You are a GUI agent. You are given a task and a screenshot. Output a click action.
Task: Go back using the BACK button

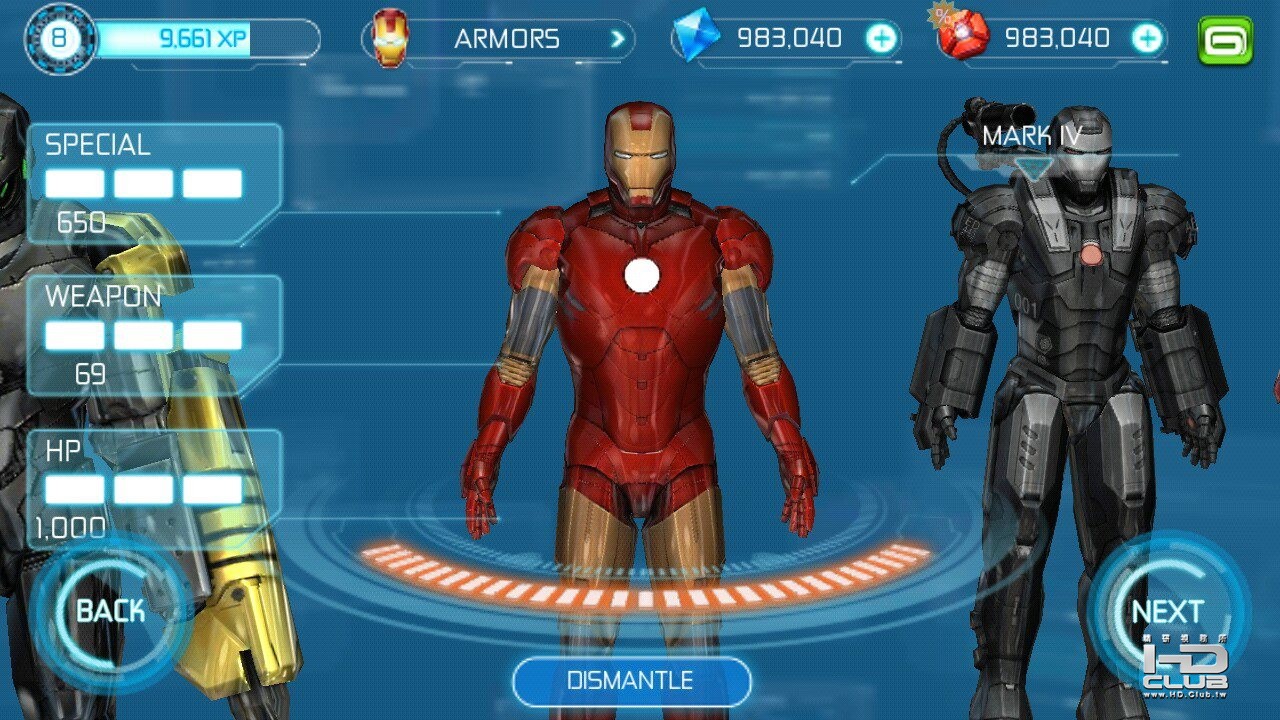coord(110,611)
